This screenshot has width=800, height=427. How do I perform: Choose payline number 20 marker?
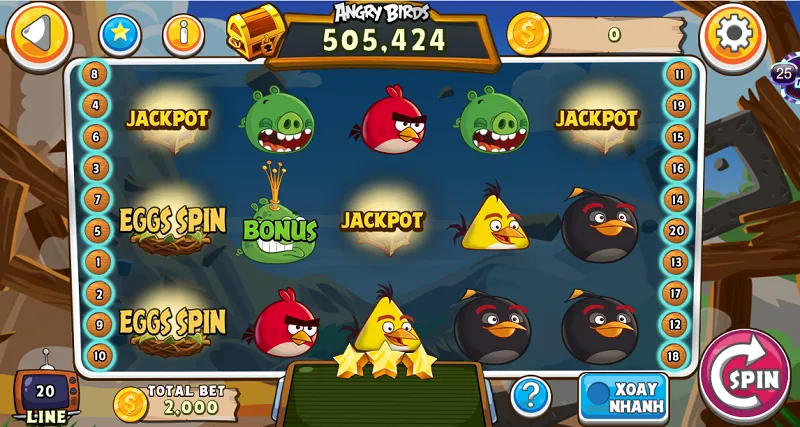[x=678, y=231]
